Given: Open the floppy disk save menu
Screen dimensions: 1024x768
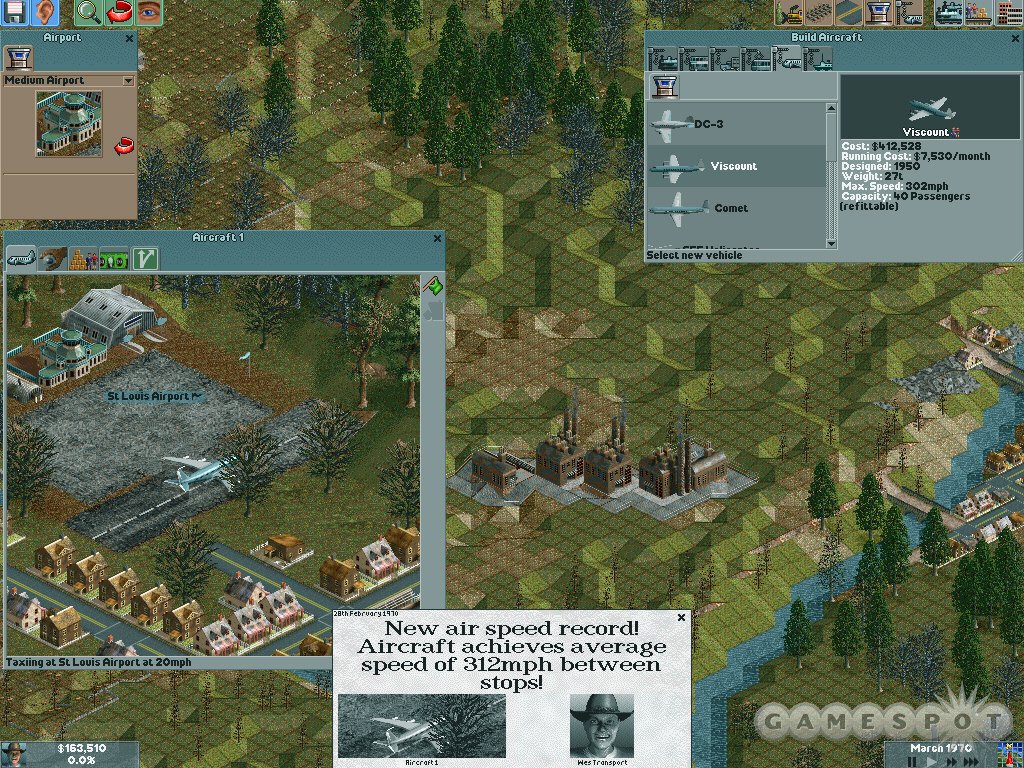Looking at the screenshot, I should [x=15, y=13].
